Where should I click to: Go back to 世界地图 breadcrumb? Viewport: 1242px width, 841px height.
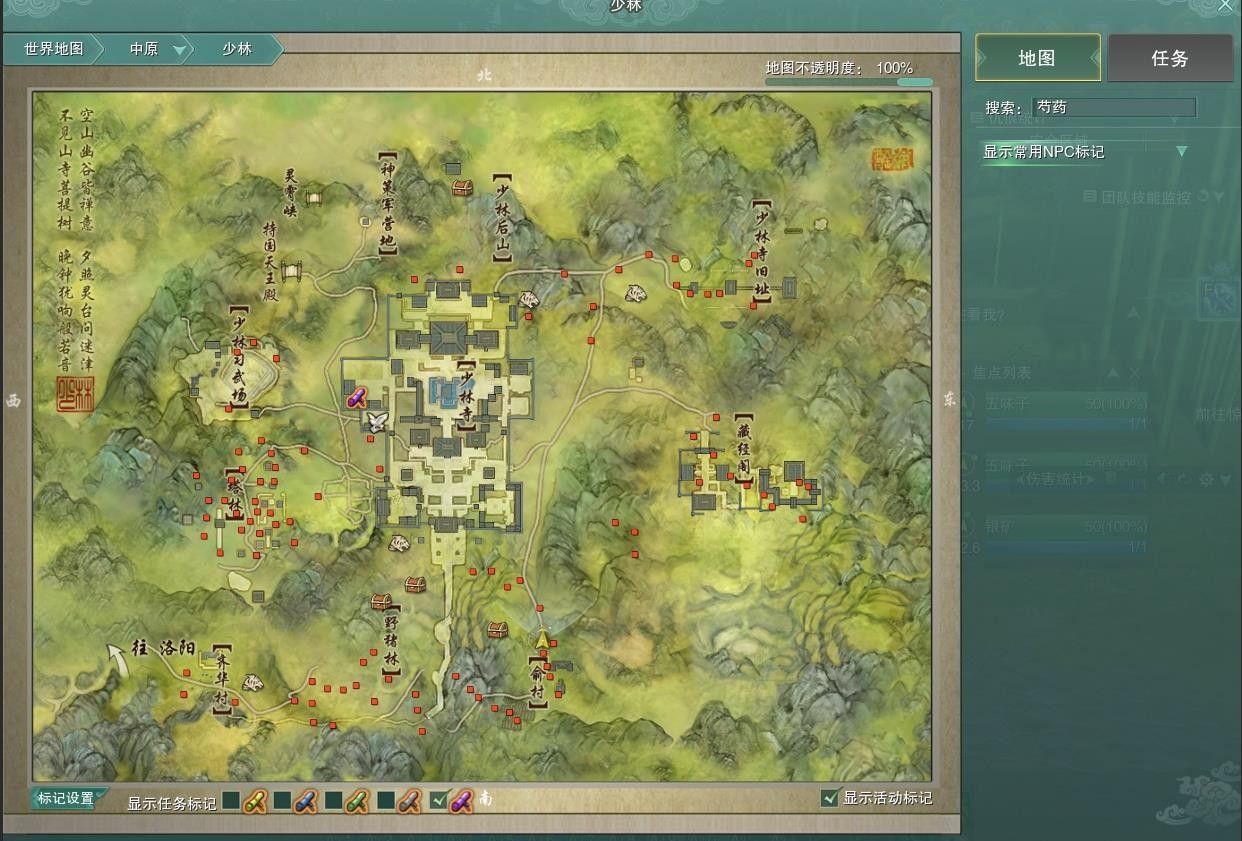[x=54, y=49]
